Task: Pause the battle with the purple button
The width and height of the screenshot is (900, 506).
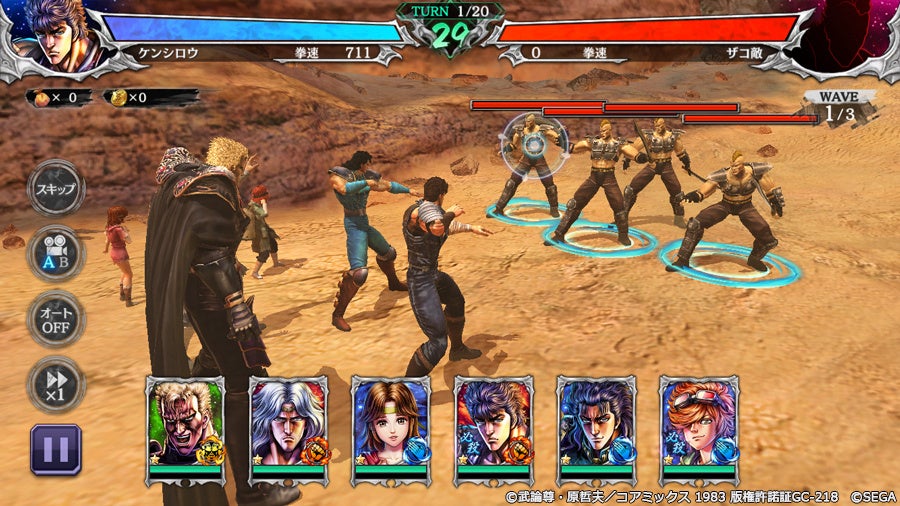Action: click(56, 449)
